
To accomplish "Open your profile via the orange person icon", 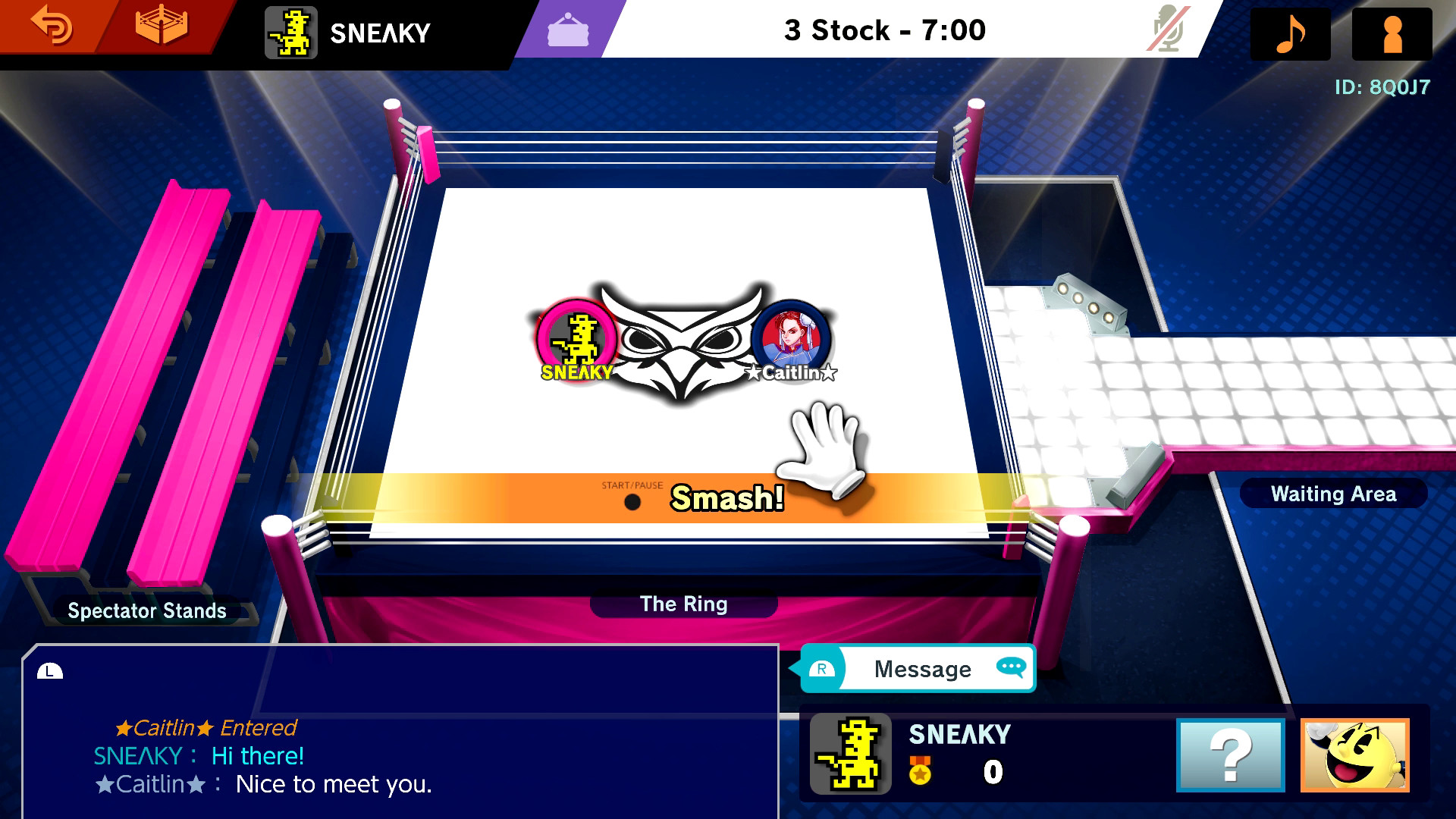I will (x=1392, y=32).
